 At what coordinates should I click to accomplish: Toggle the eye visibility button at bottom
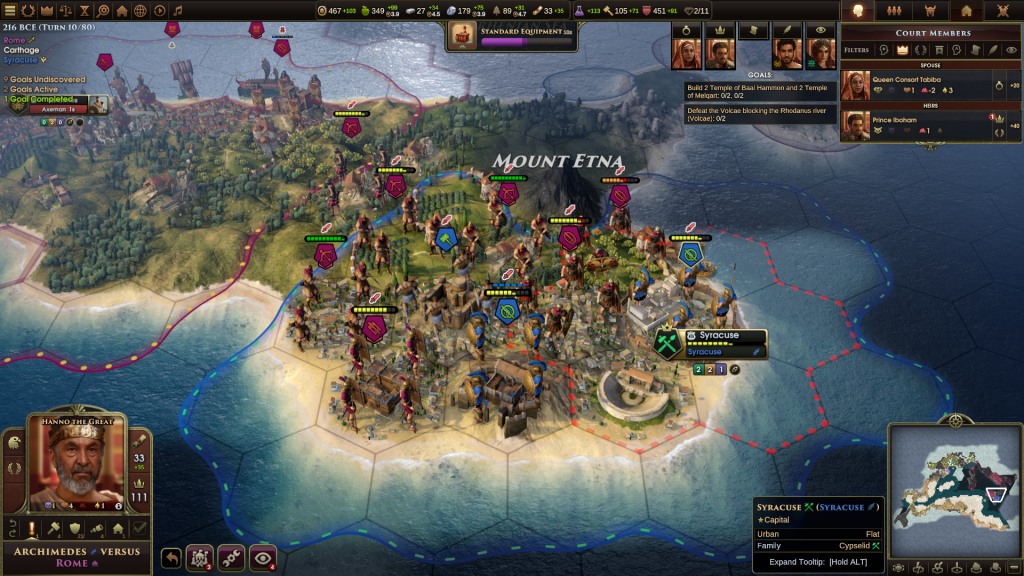coord(264,558)
